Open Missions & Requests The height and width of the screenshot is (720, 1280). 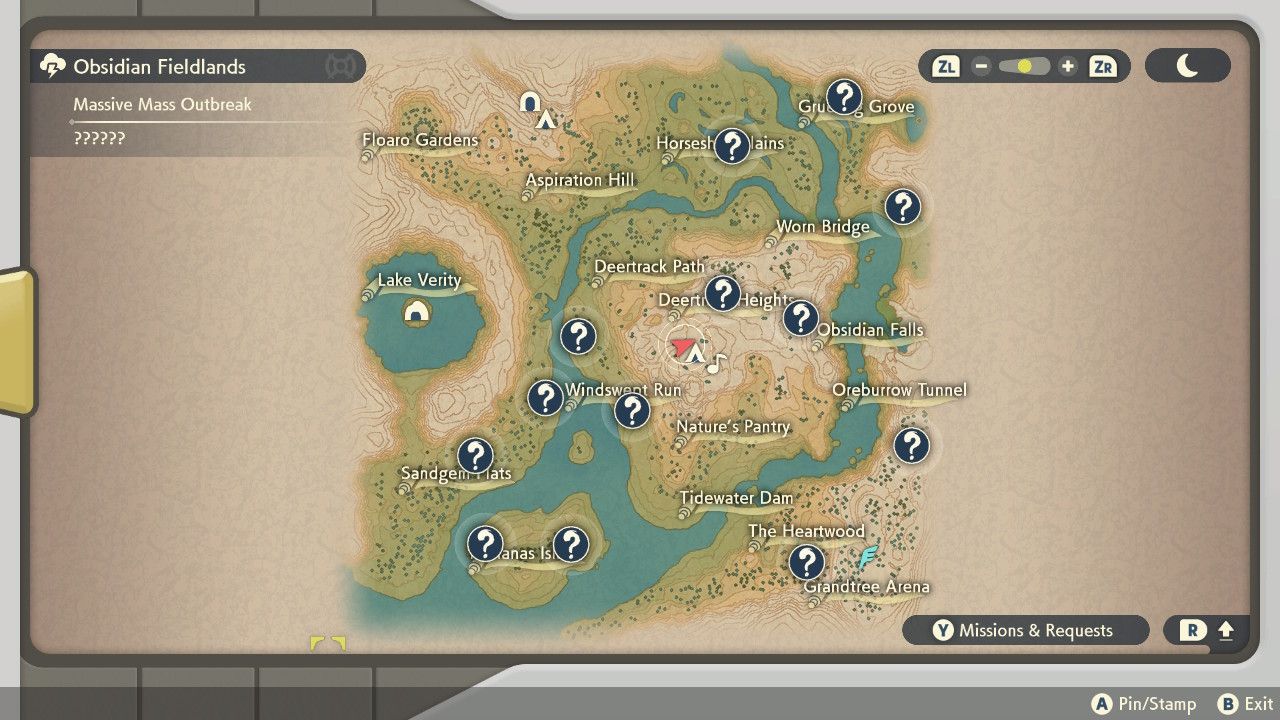[1025, 630]
